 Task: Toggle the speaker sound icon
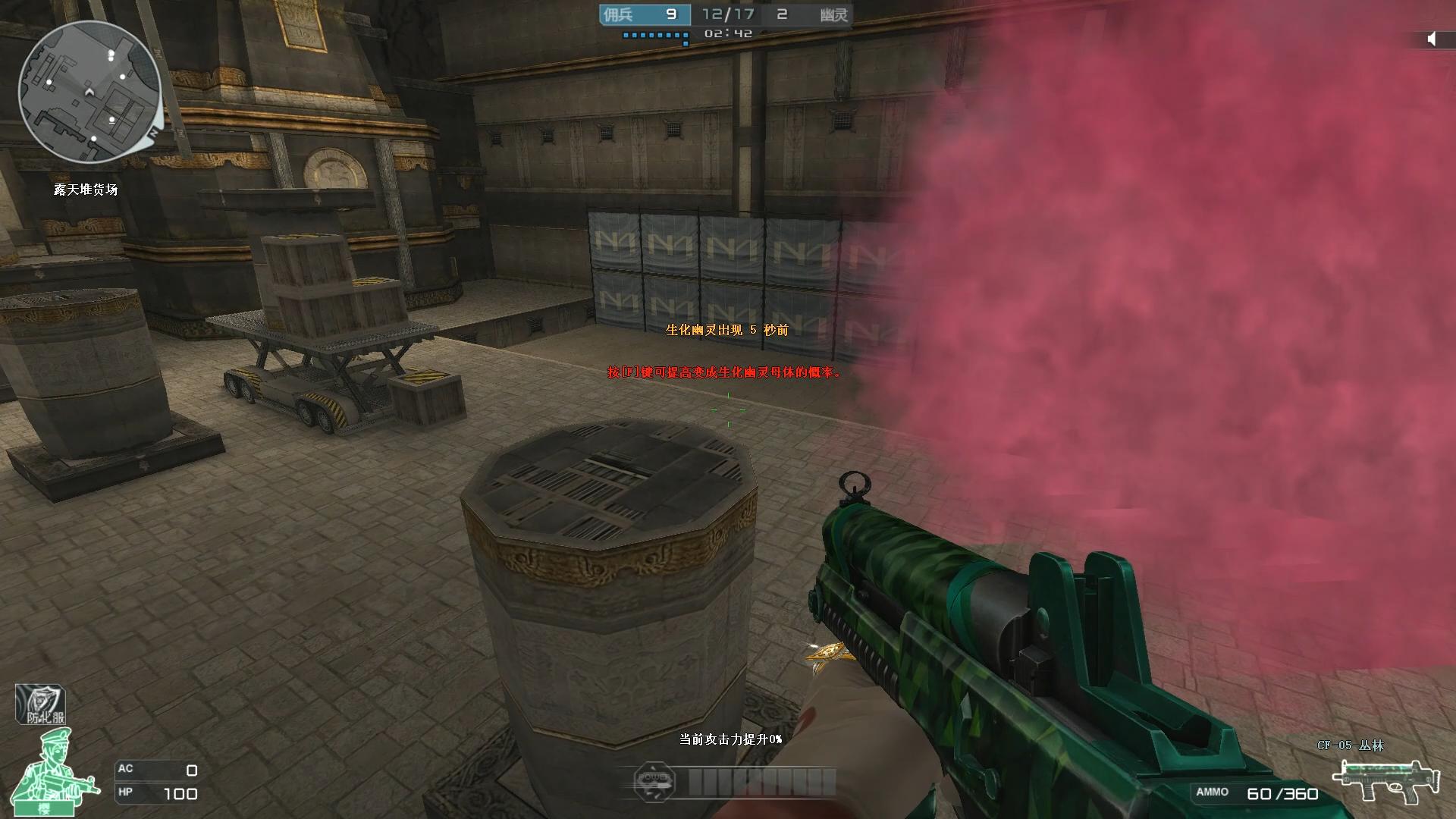pos(1431,39)
